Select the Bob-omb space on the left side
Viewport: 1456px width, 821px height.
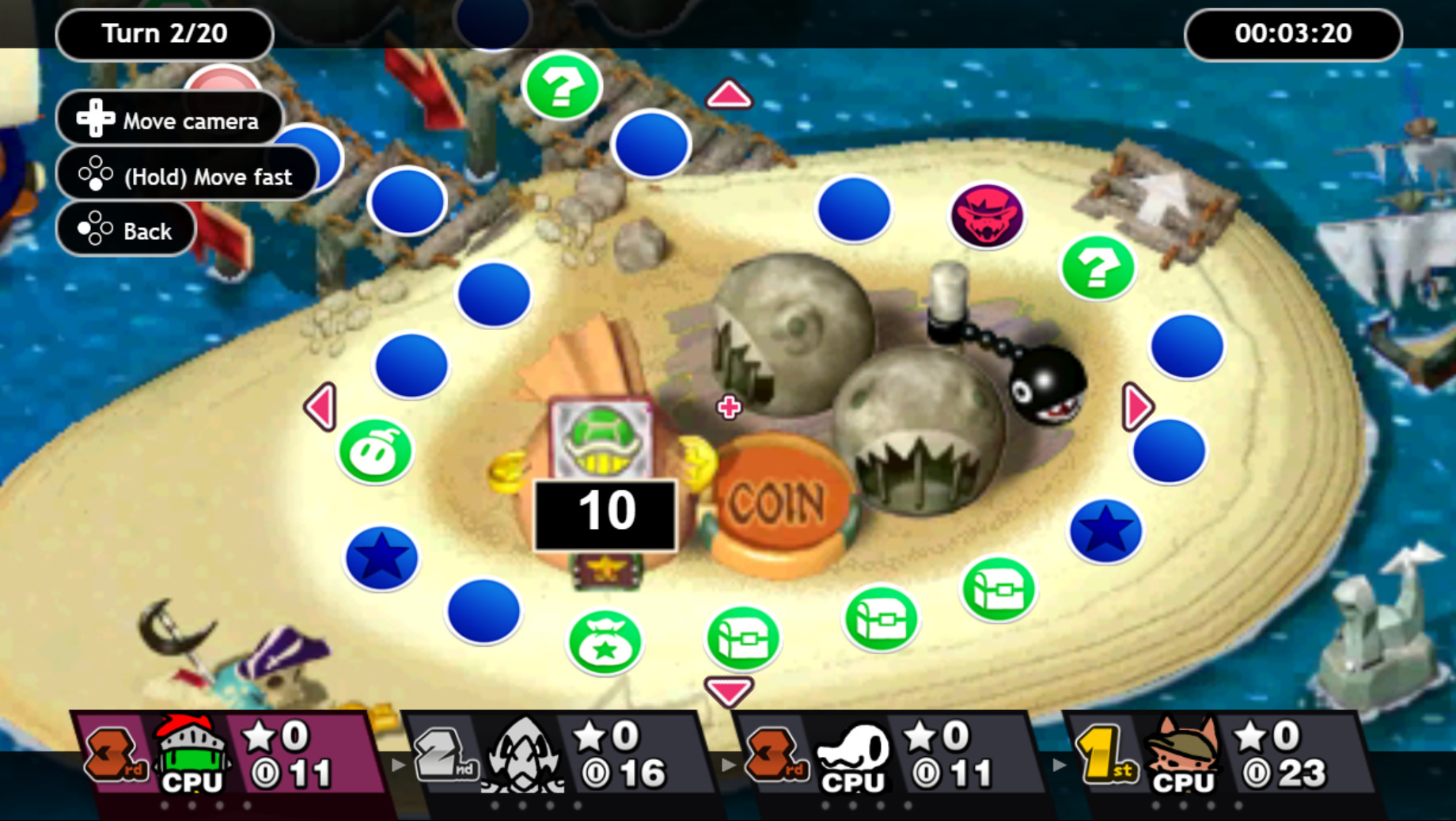pyautogui.click(x=373, y=450)
